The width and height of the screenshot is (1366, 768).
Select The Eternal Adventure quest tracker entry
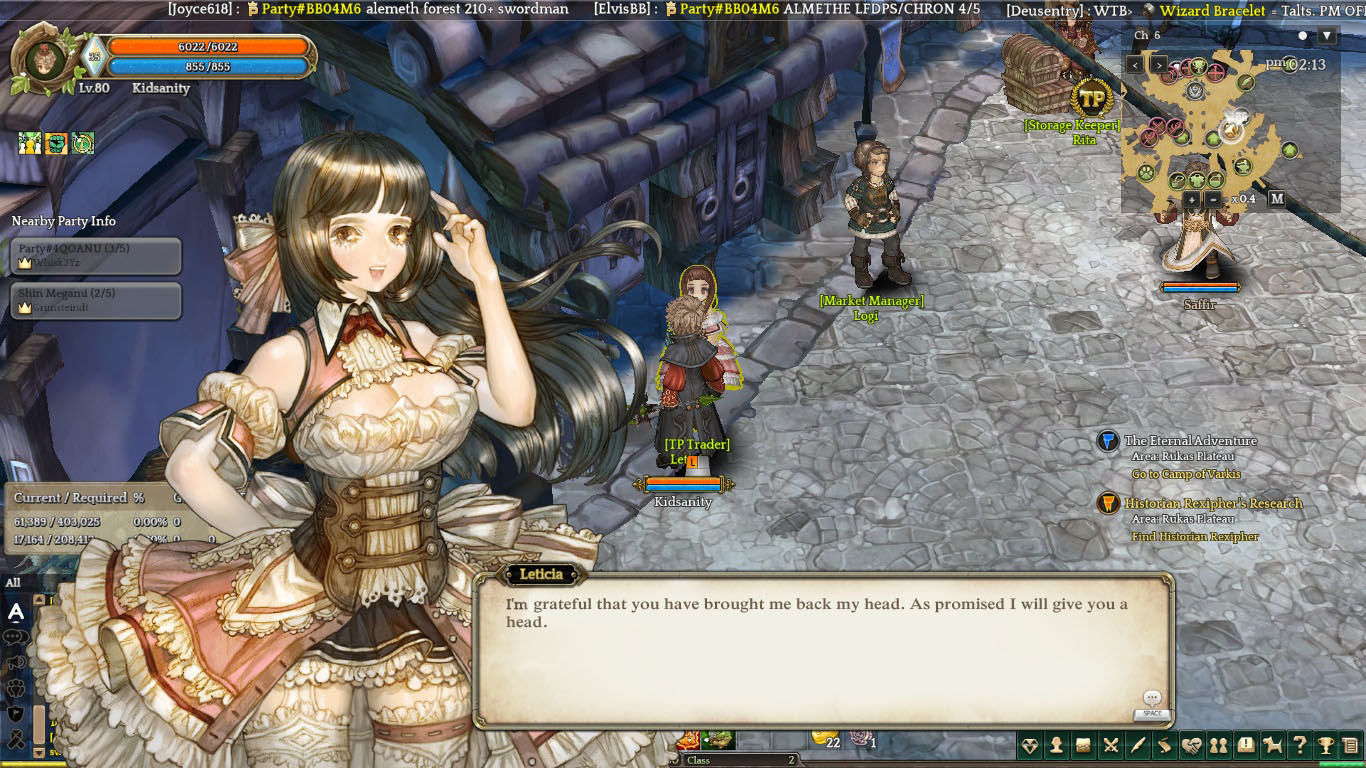(1190, 441)
